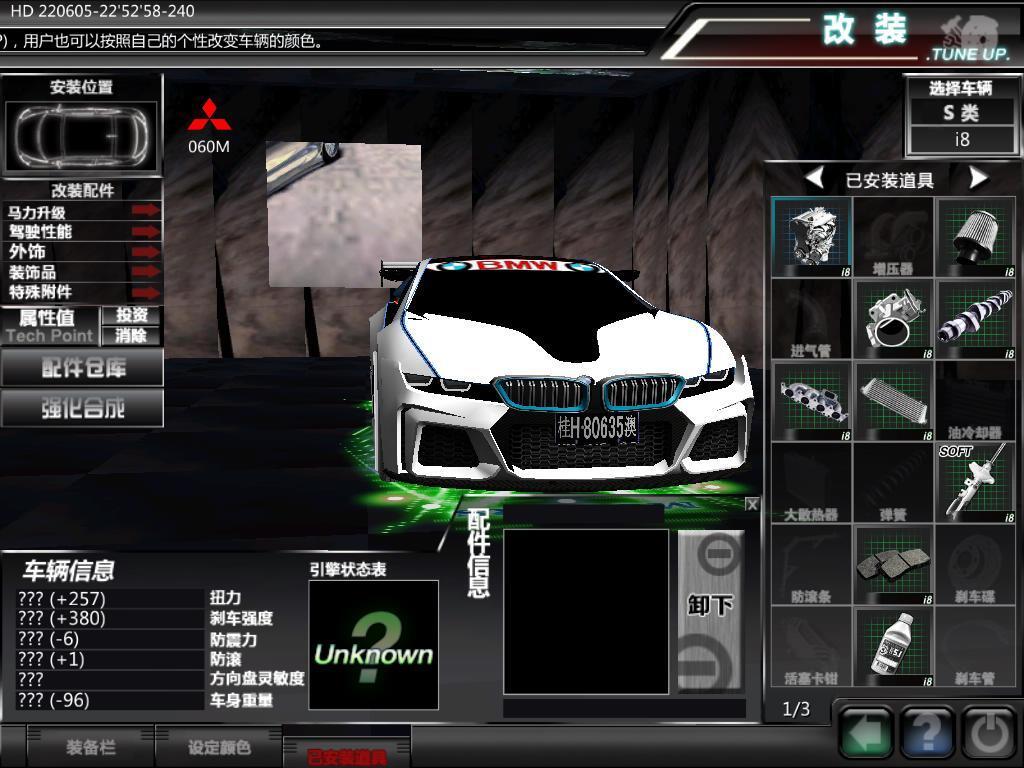Select the installed brake pads slot
Image resolution: width=1024 pixels, height=768 pixels.
[x=893, y=565]
